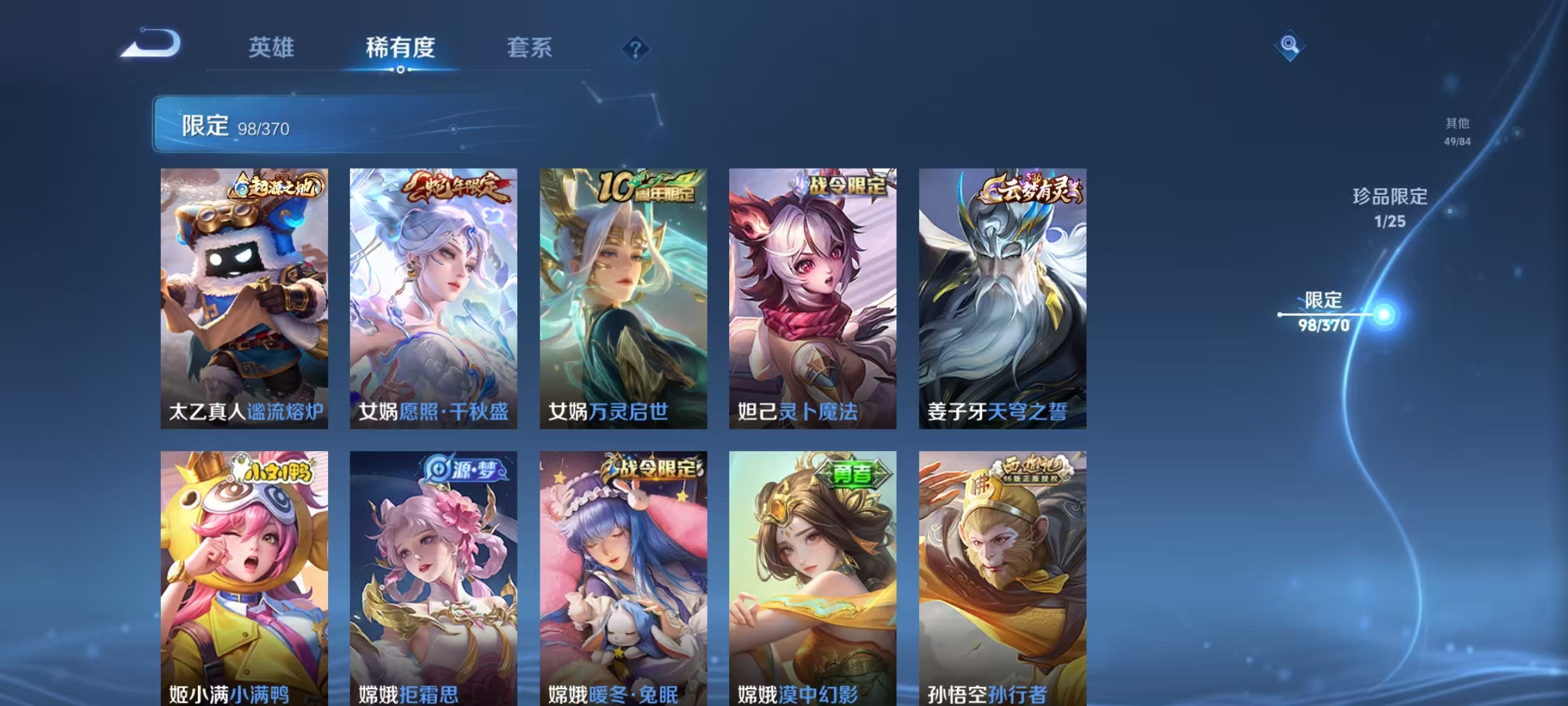Click the 云梦有灵 badge on 姜子牙 skin
The image size is (1568, 706).
click(x=1029, y=188)
